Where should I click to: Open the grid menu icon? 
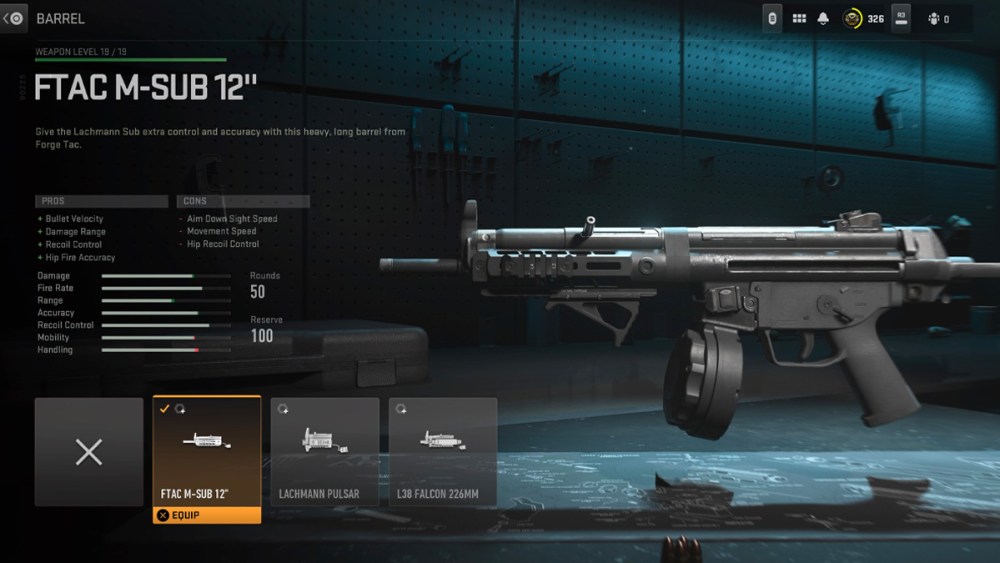coord(799,18)
